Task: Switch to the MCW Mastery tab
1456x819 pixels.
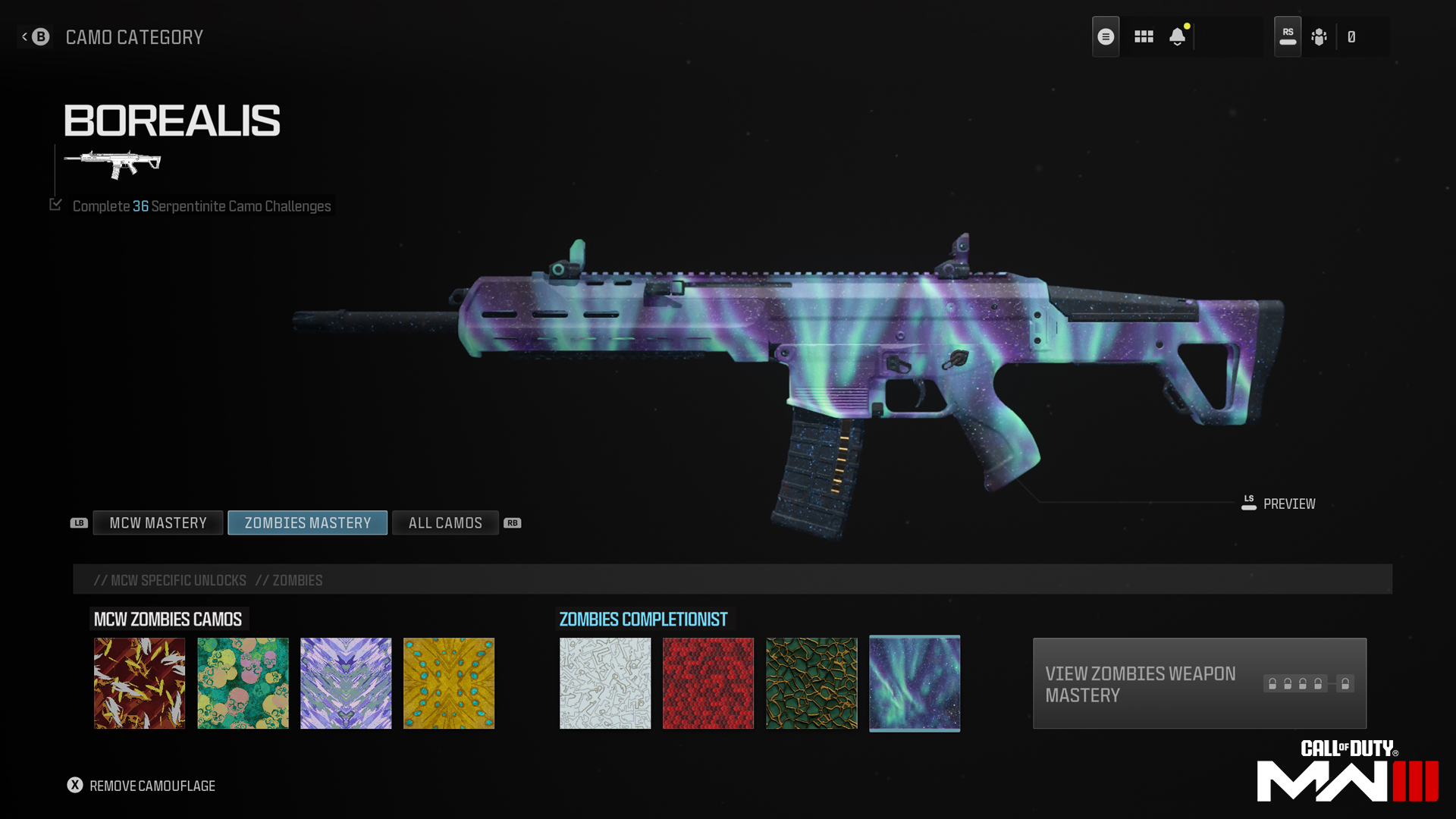Action: click(x=158, y=523)
